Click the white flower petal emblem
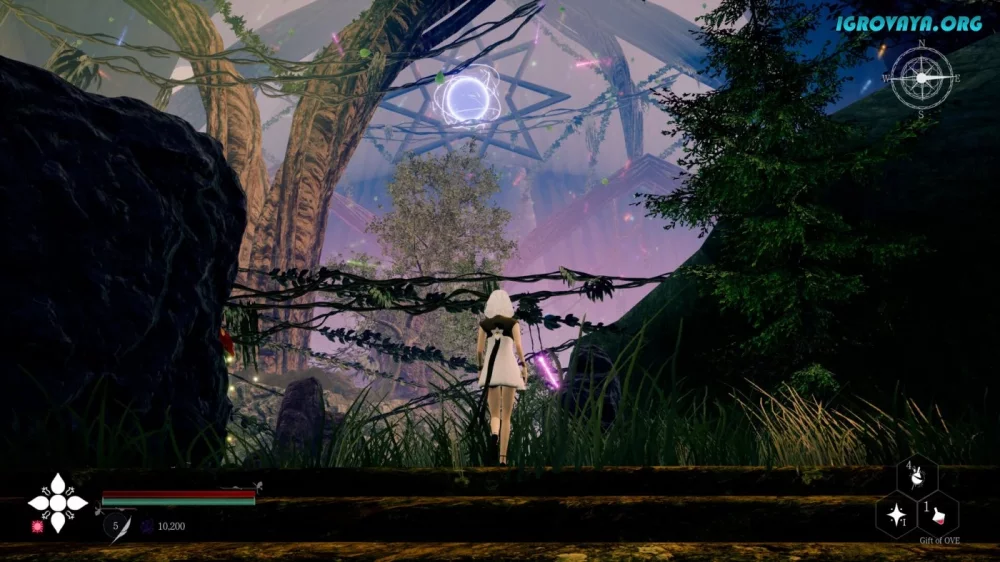This screenshot has width=1000, height=562. click(x=57, y=502)
